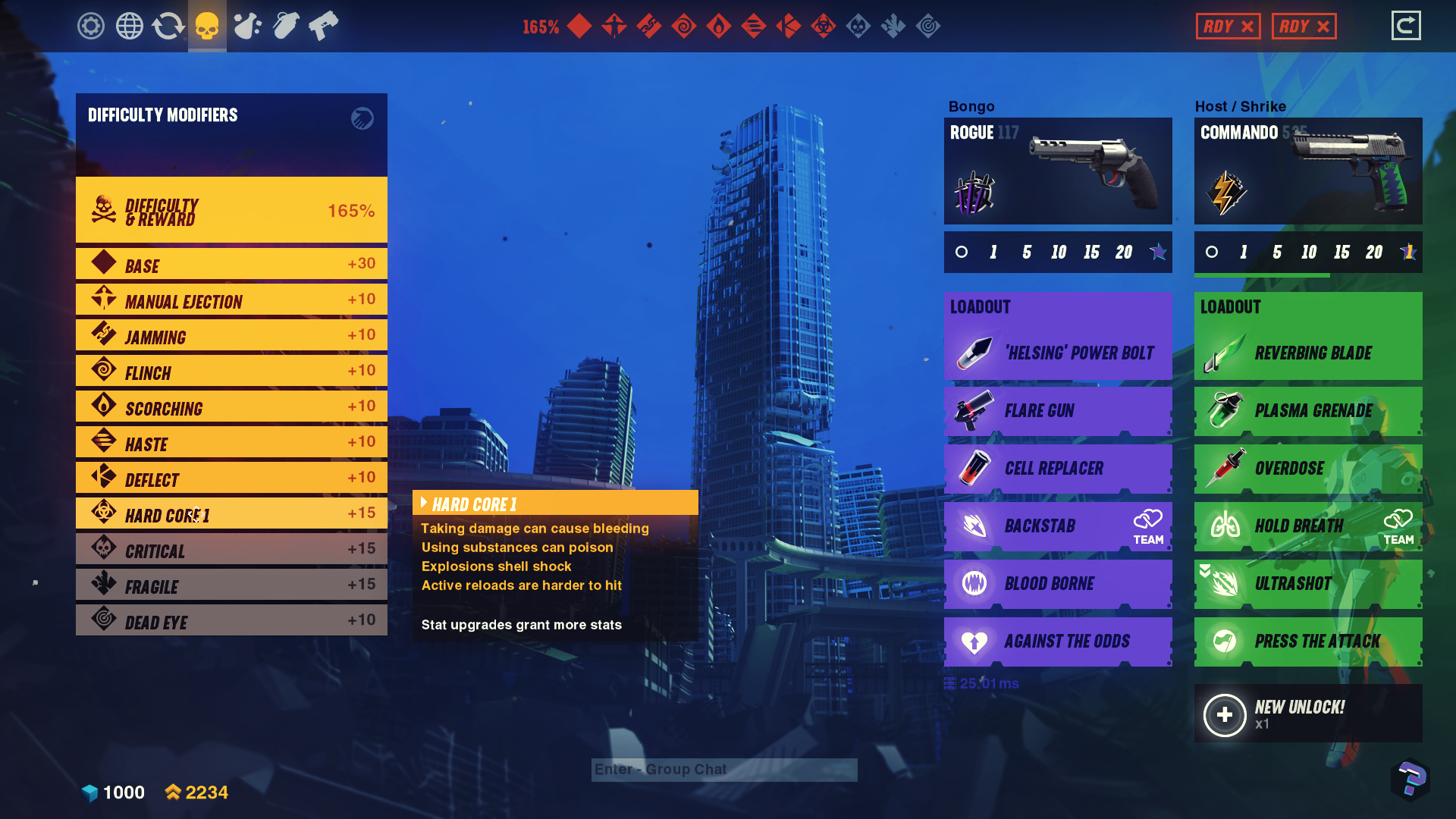1456x819 pixels.
Task: Enable the Dead Eye modifier
Action: pyautogui.click(x=231, y=621)
